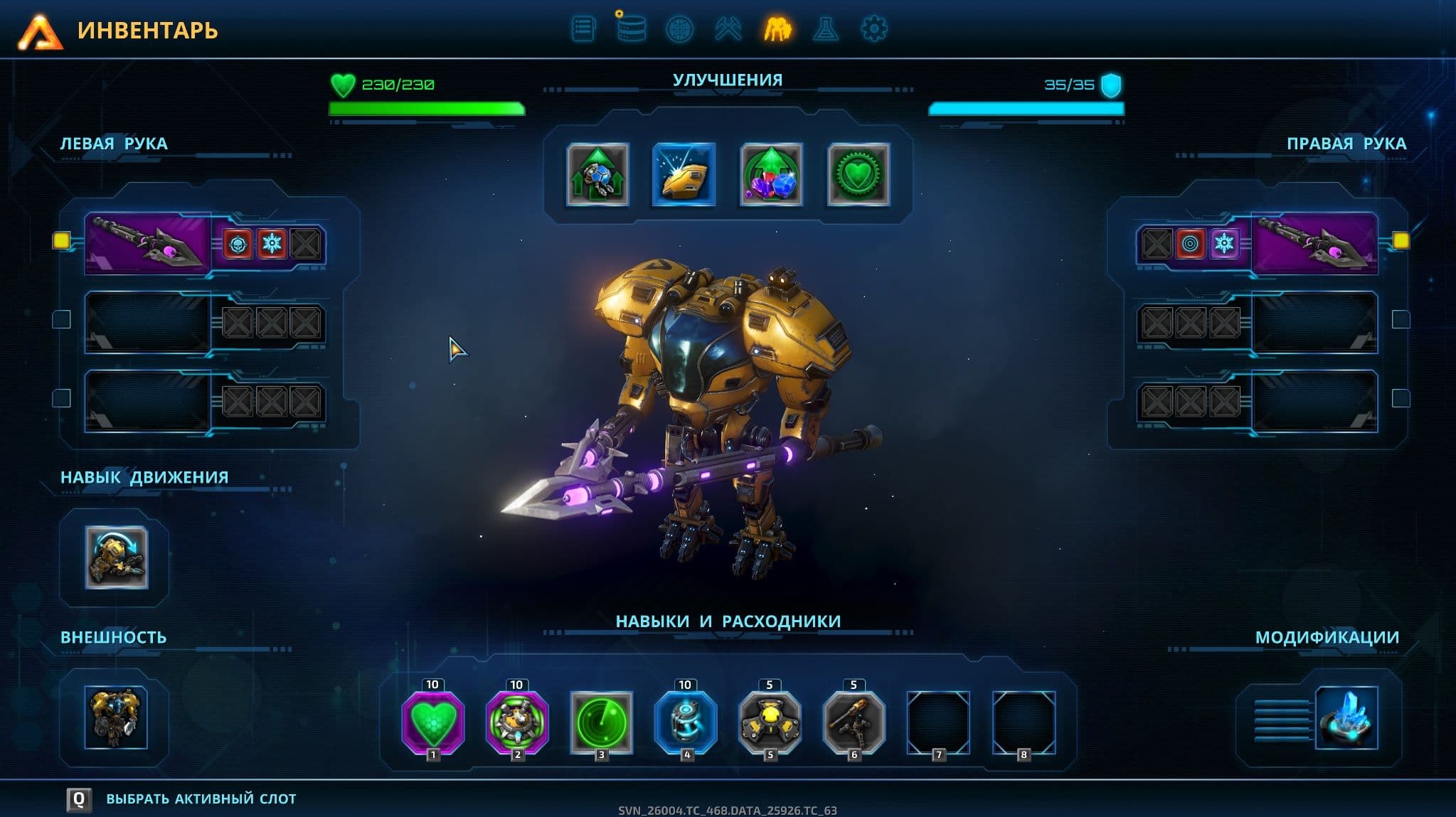Select the right hand spear weapon slot
Image resolution: width=1456 pixels, height=817 pixels.
1314,243
